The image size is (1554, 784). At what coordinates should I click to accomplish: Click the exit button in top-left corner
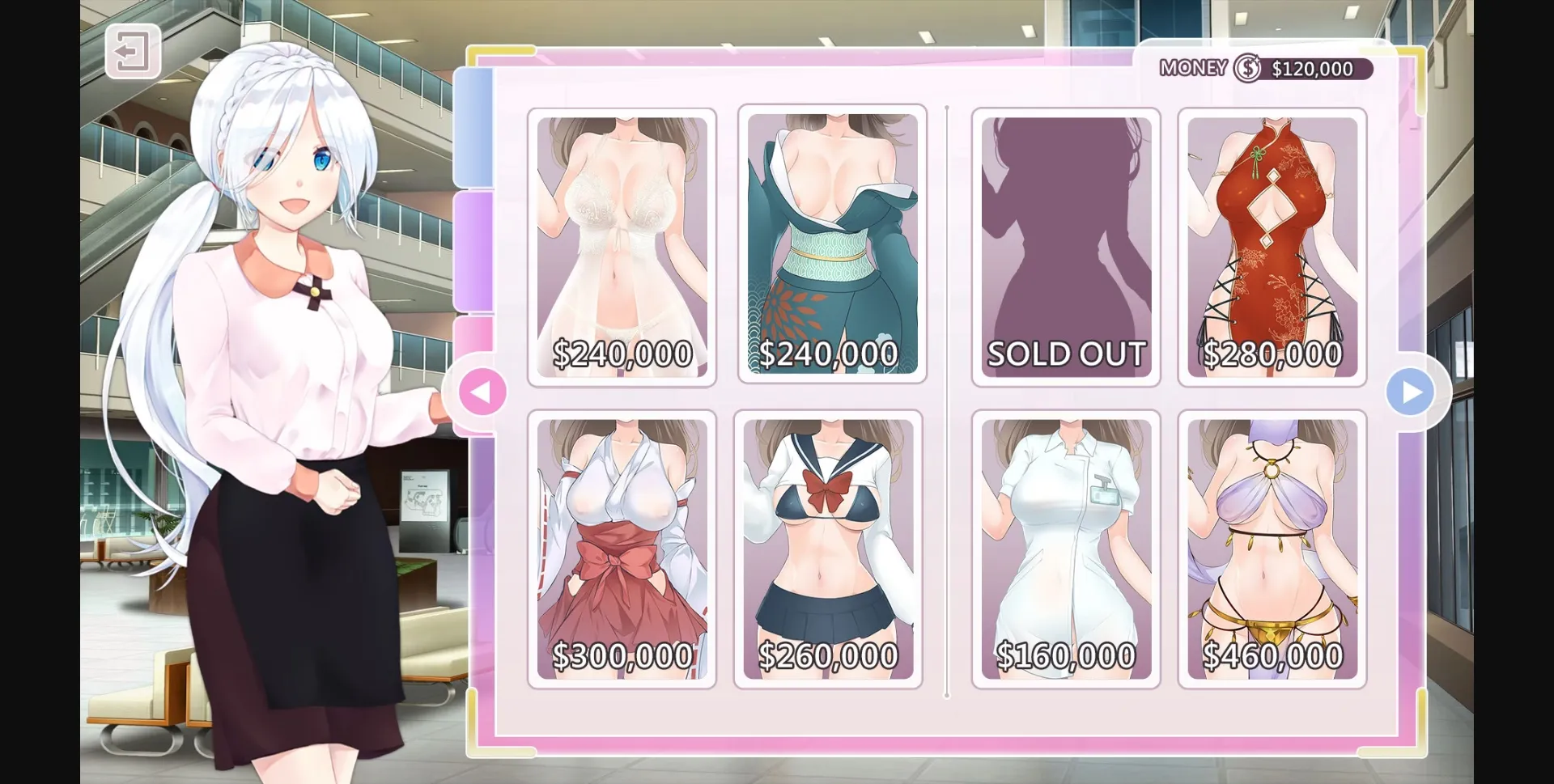(132, 52)
